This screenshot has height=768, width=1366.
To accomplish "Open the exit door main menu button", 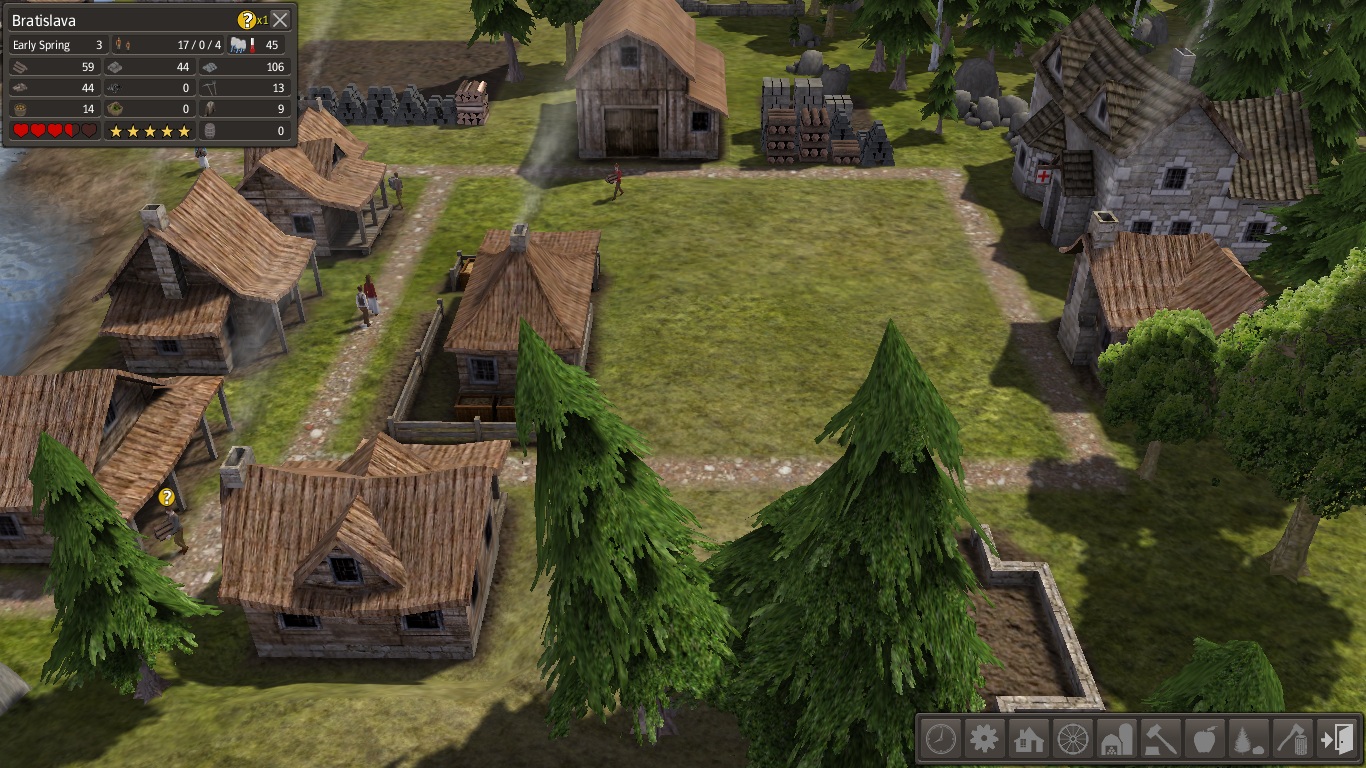I will tap(1336, 740).
